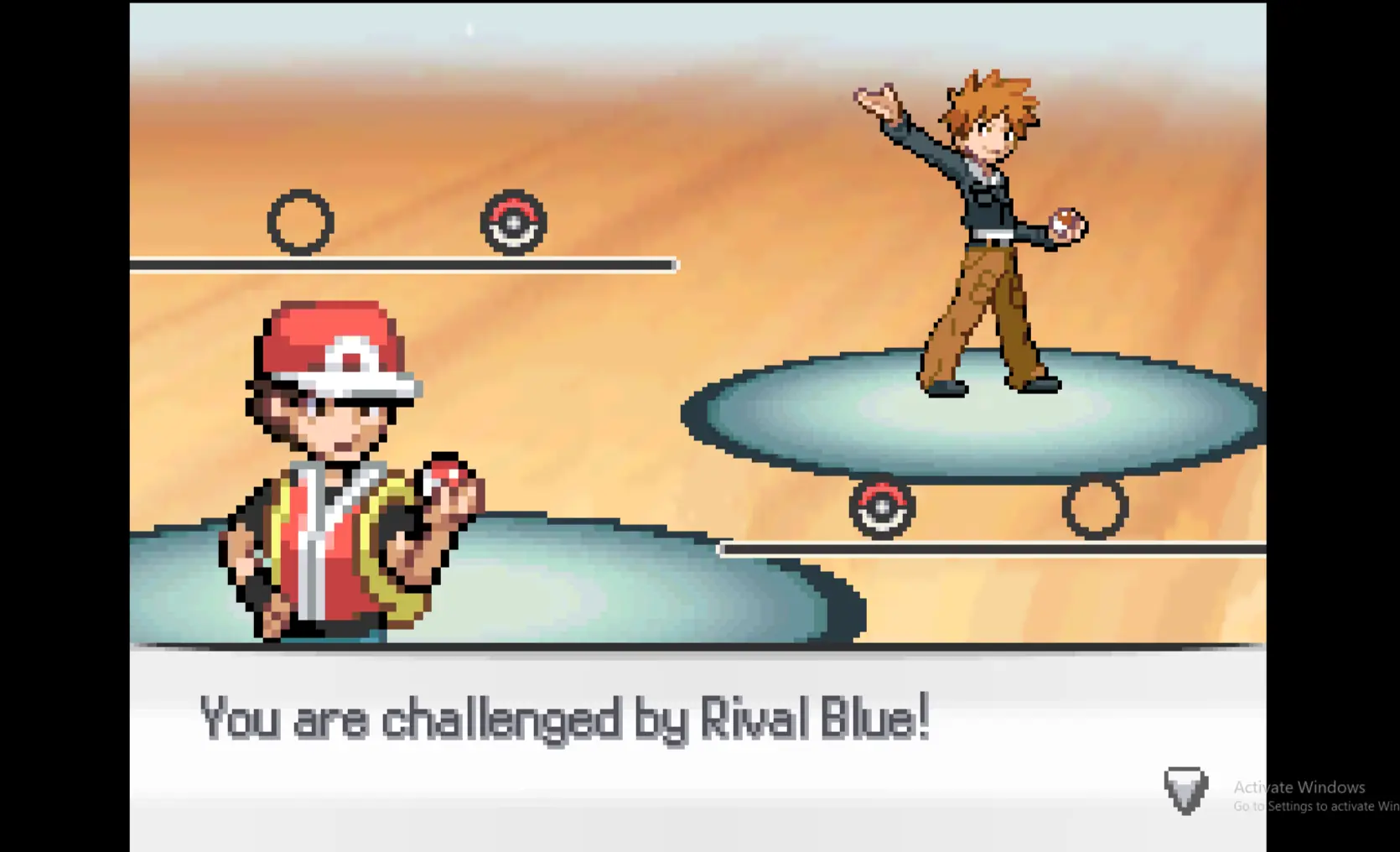Click the filled Poké Ball in Blue's party tracker
This screenshot has width=1400, height=852.
[x=882, y=507]
